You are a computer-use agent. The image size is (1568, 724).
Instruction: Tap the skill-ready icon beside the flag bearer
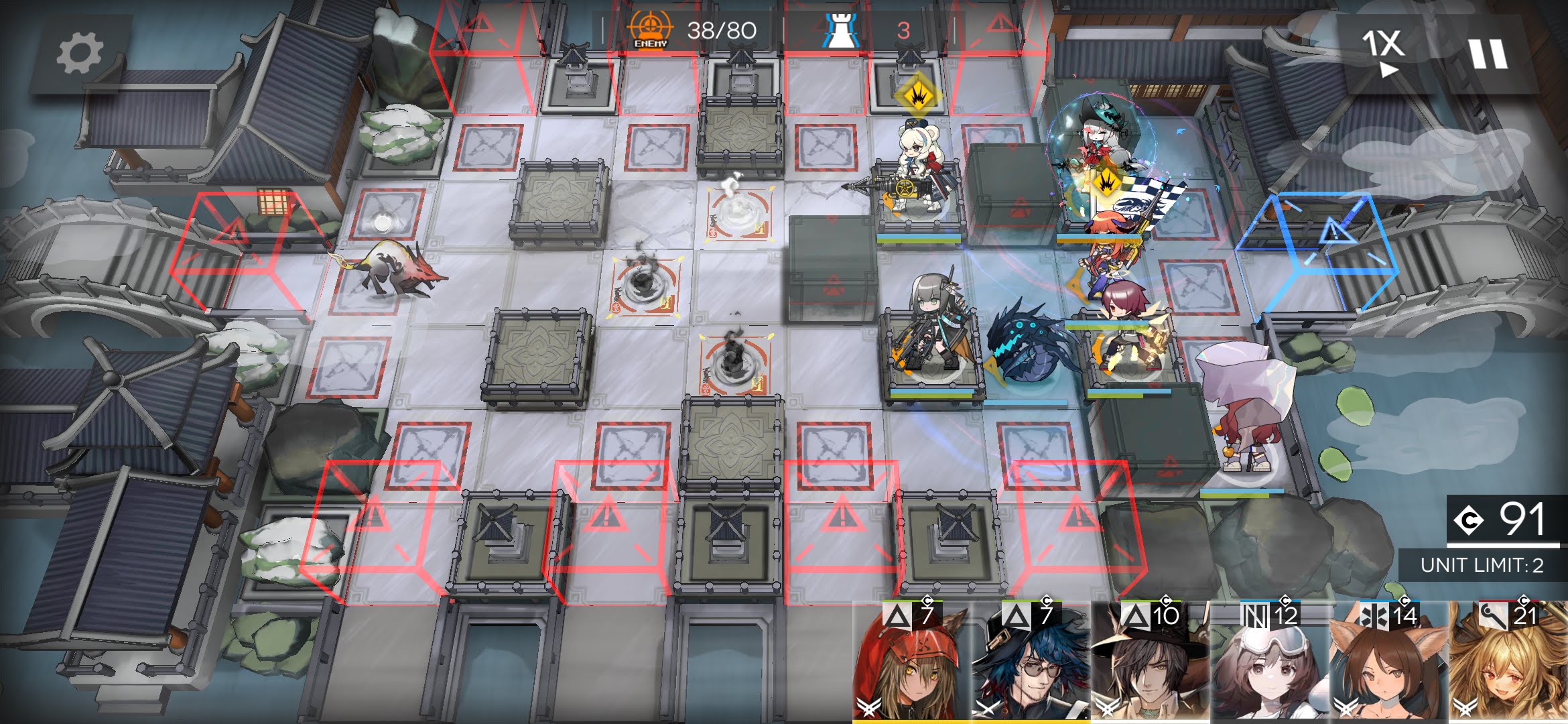(x=1106, y=181)
